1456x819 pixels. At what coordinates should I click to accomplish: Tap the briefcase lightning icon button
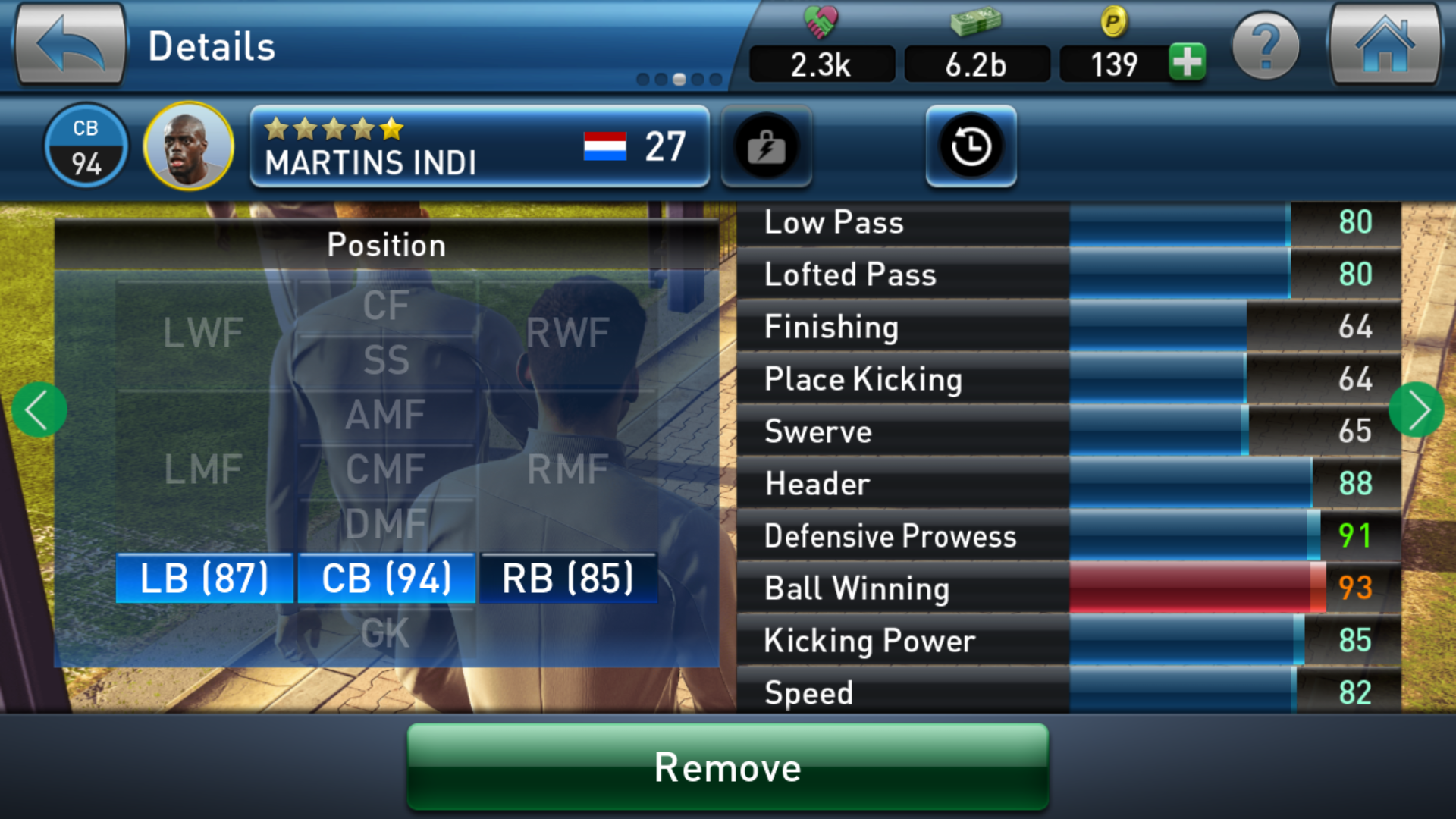[766, 146]
